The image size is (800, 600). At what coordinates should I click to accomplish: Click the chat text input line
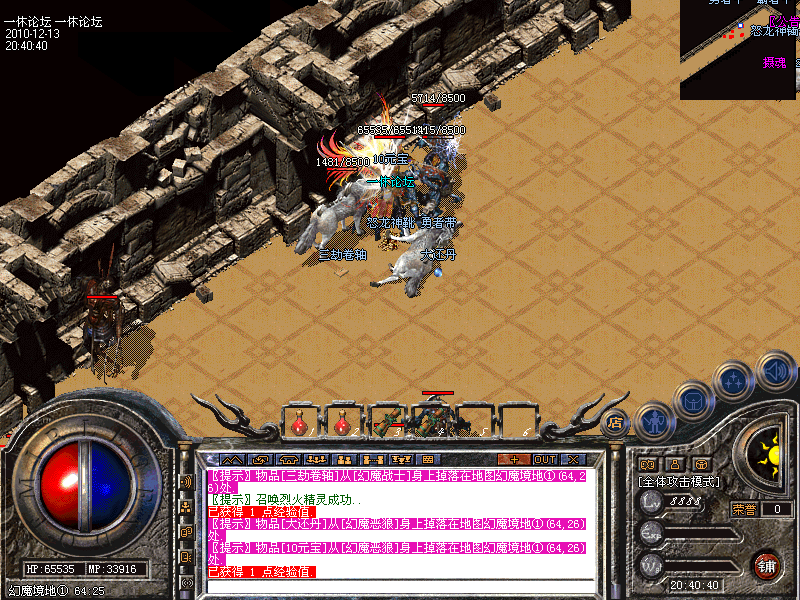click(x=400, y=585)
